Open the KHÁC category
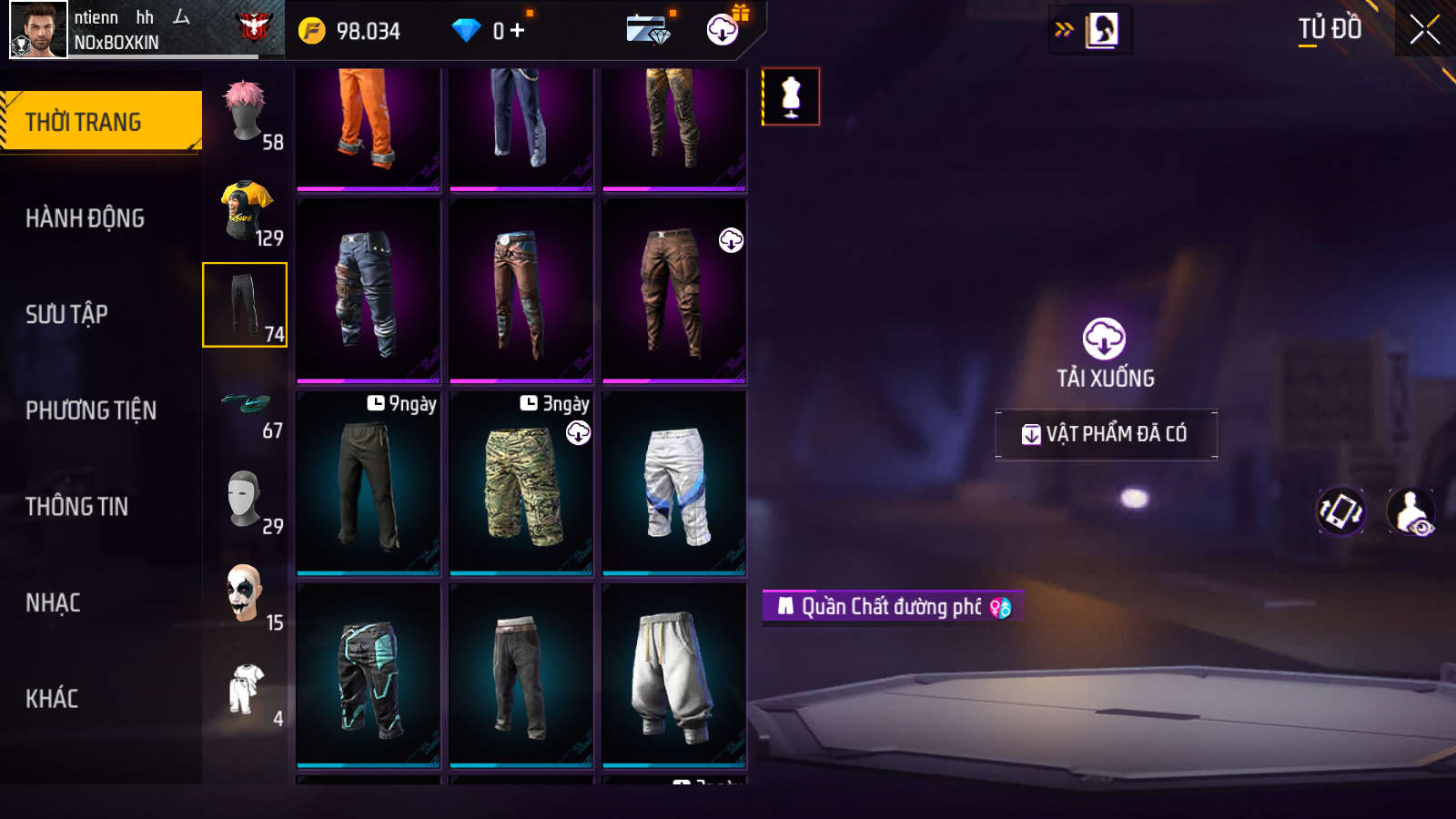 (52, 699)
